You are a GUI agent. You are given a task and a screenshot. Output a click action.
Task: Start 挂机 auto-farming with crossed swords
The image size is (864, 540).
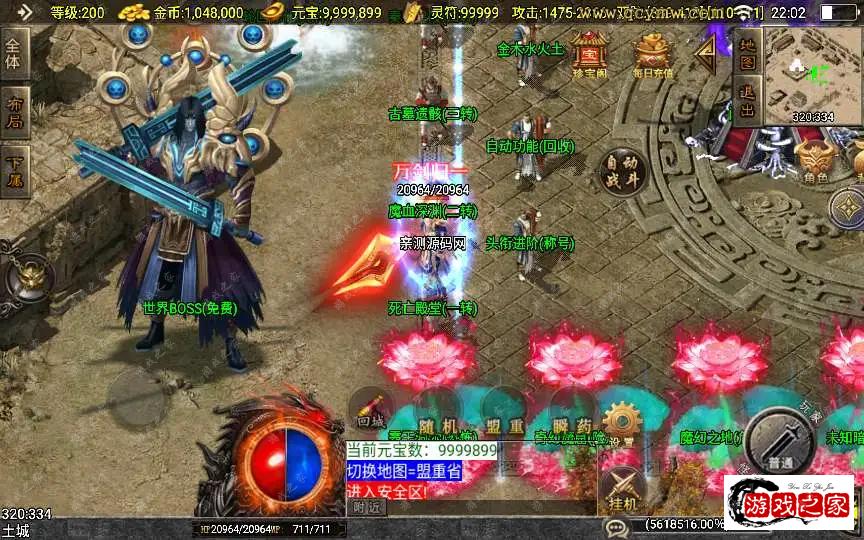click(623, 490)
